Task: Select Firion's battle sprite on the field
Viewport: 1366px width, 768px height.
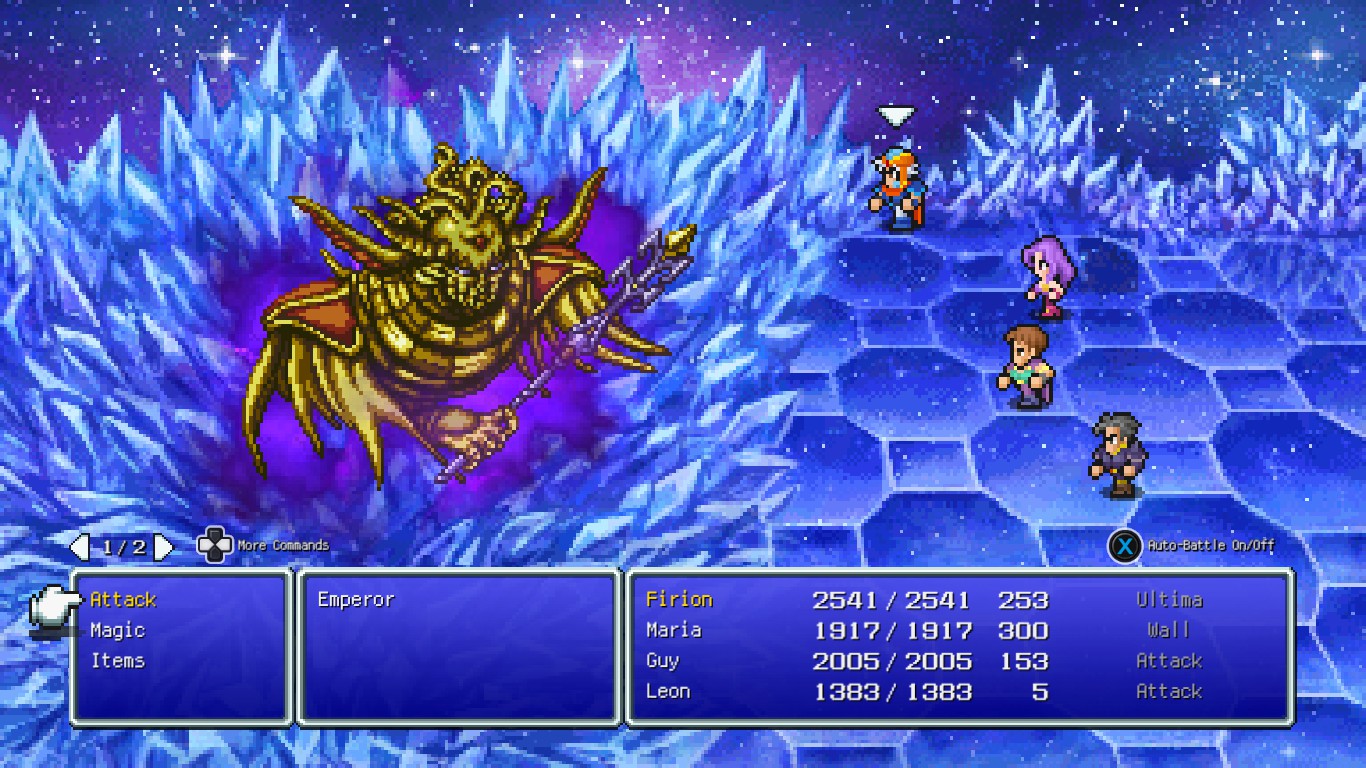Action: pyautogui.click(x=897, y=185)
